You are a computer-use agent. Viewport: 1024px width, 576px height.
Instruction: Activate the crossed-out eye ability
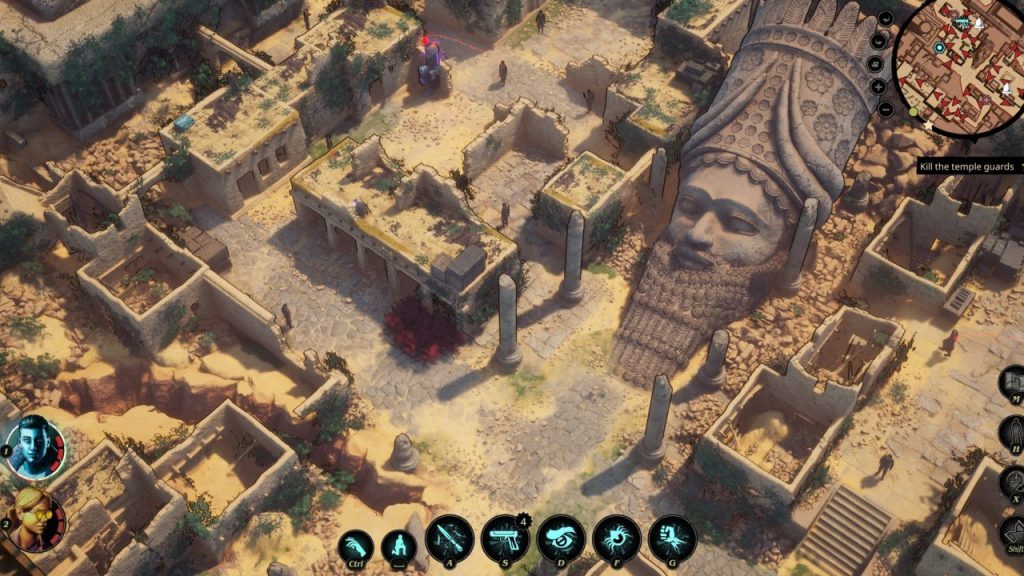(561, 539)
